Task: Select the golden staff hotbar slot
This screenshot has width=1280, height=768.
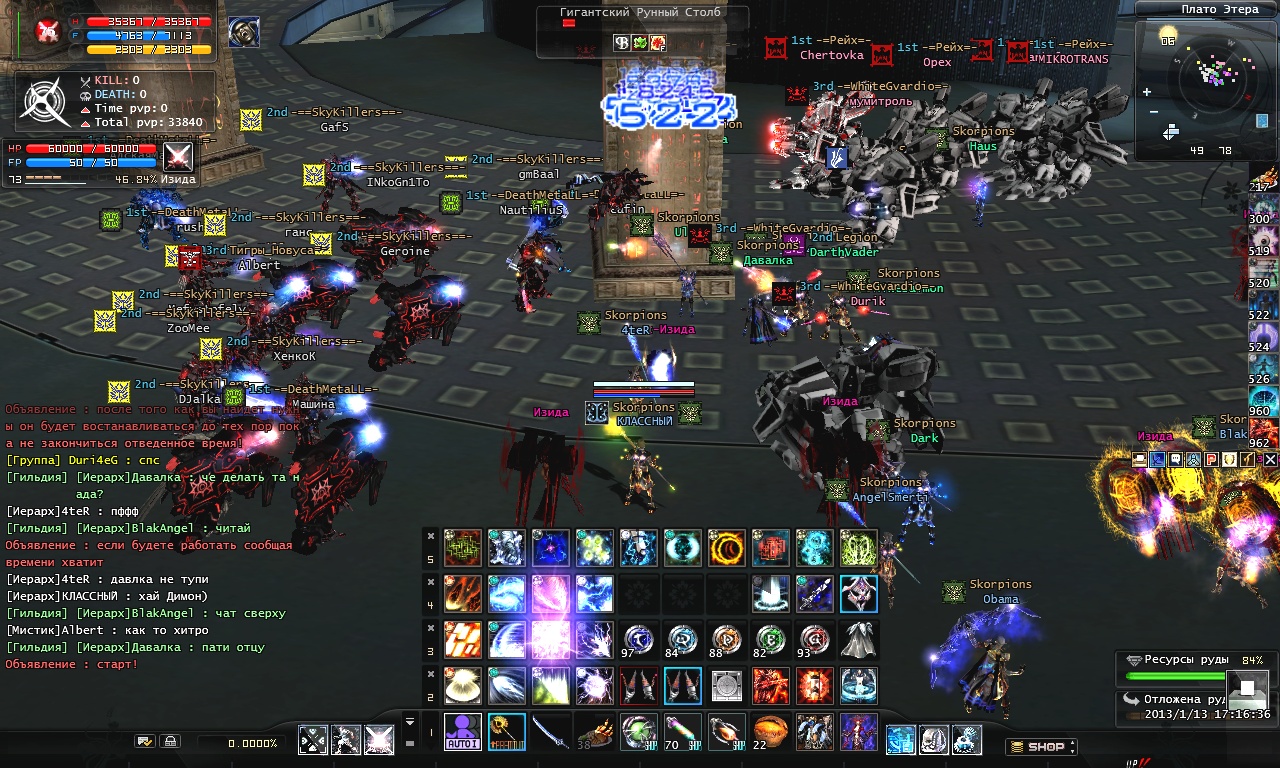Action: [x=506, y=732]
